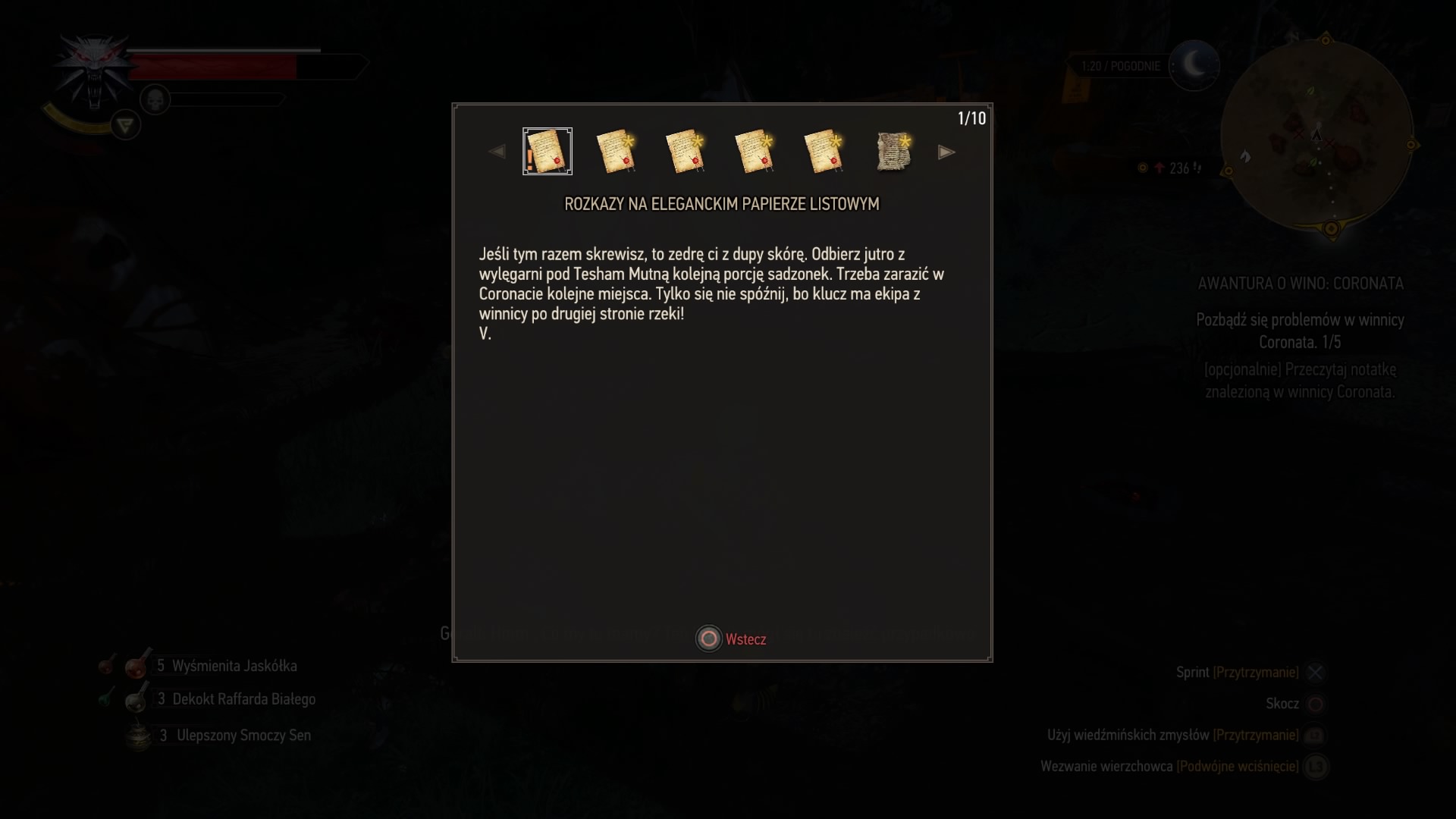Select the highlighted letter thumbnail with exclamation mark
The height and width of the screenshot is (819, 1456).
coord(548,152)
